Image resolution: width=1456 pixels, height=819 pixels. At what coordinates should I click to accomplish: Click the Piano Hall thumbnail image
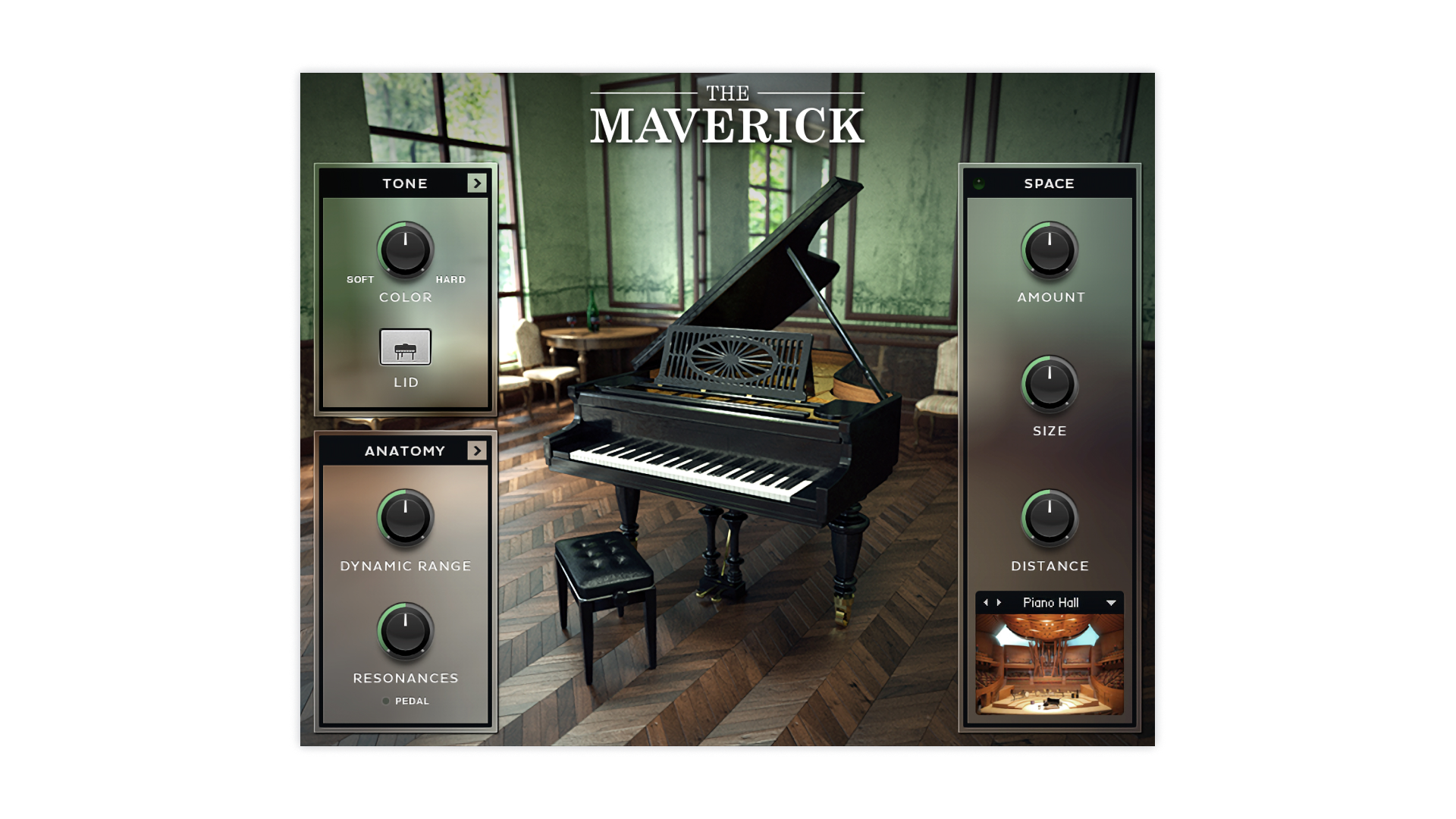[x=1050, y=664]
